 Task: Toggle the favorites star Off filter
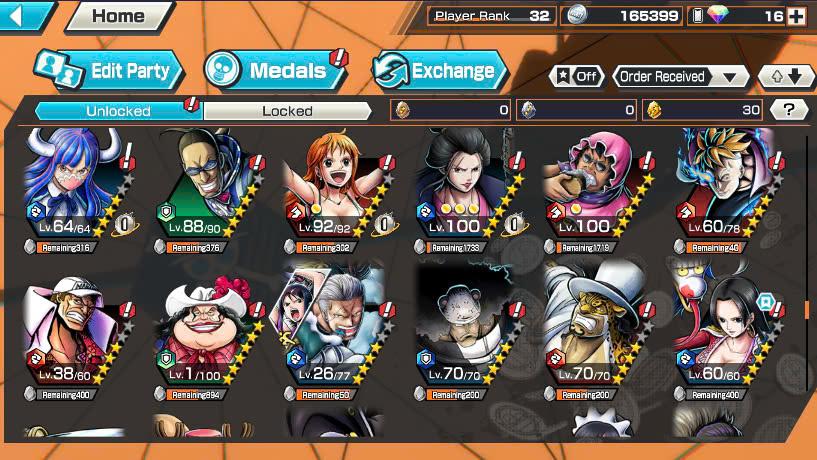577,76
